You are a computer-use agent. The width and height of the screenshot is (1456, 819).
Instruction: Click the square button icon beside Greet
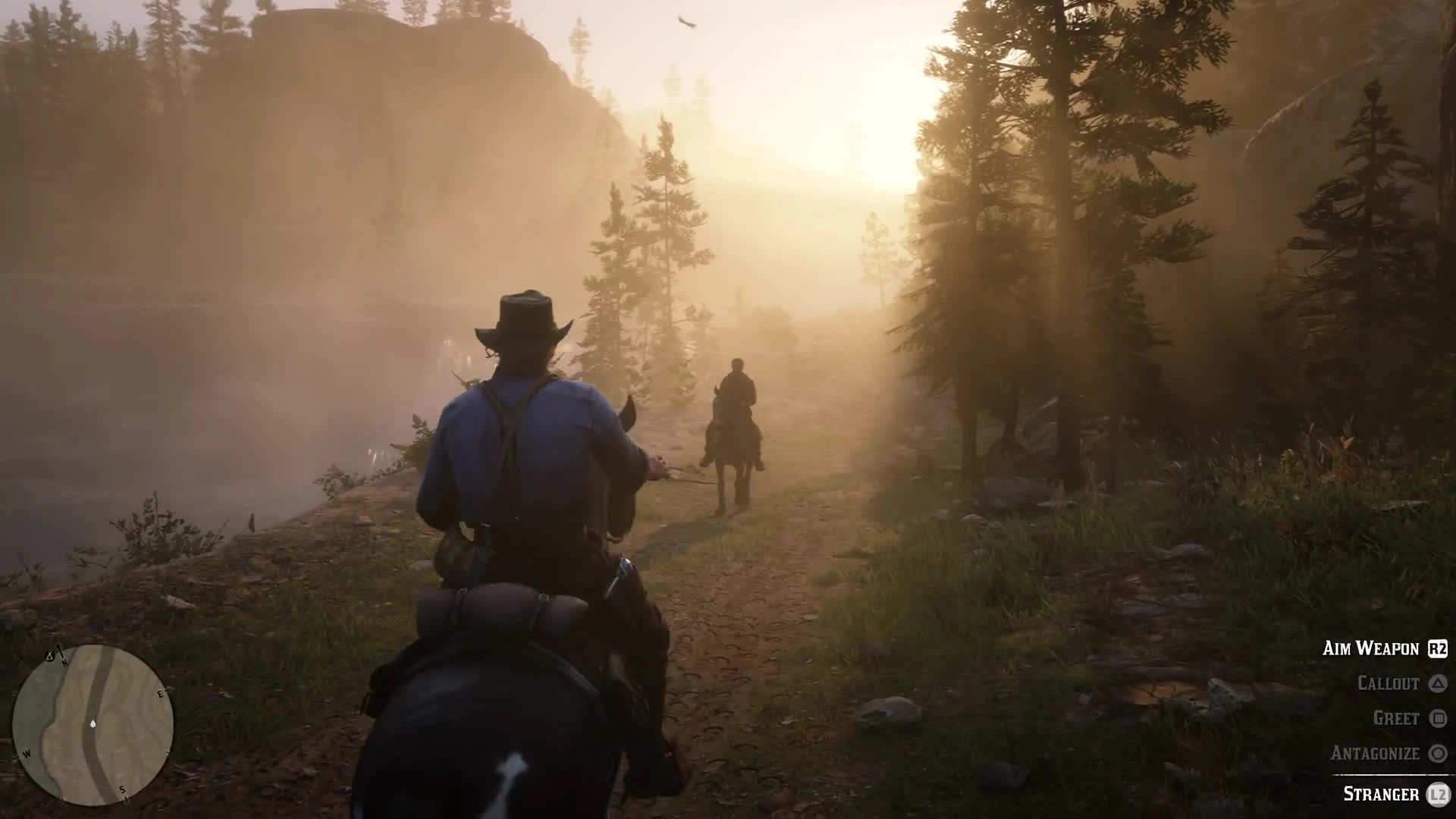click(x=1439, y=718)
